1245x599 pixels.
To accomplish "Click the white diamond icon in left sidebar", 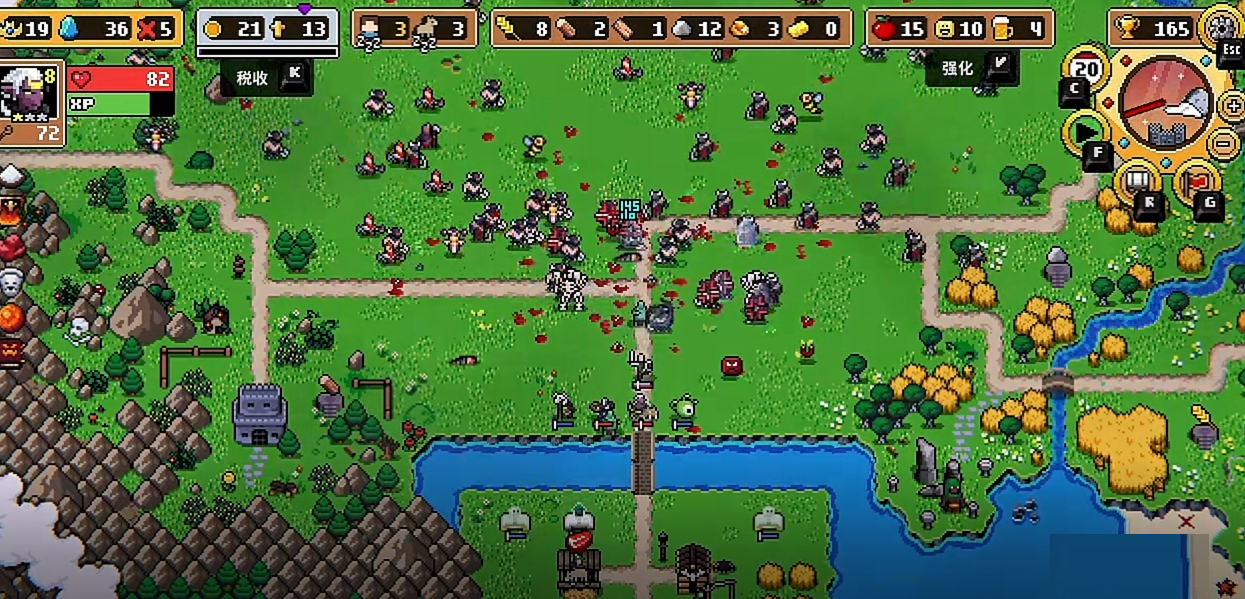I will 10,177.
